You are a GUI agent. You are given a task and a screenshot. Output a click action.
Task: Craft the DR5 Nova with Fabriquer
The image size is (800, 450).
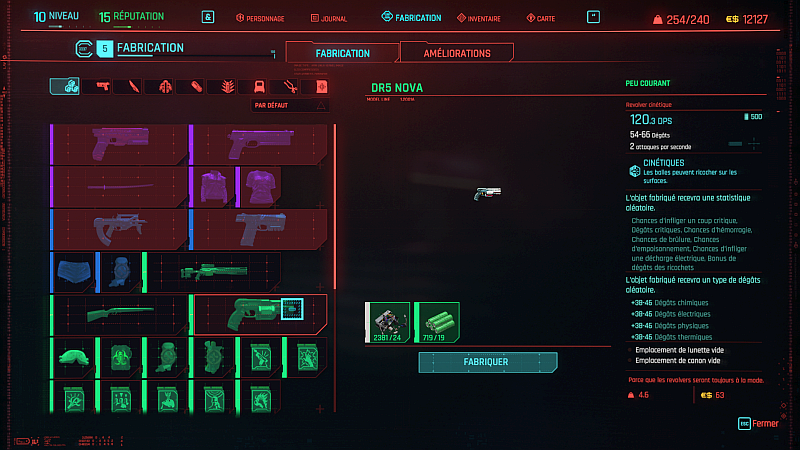click(x=487, y=361)
